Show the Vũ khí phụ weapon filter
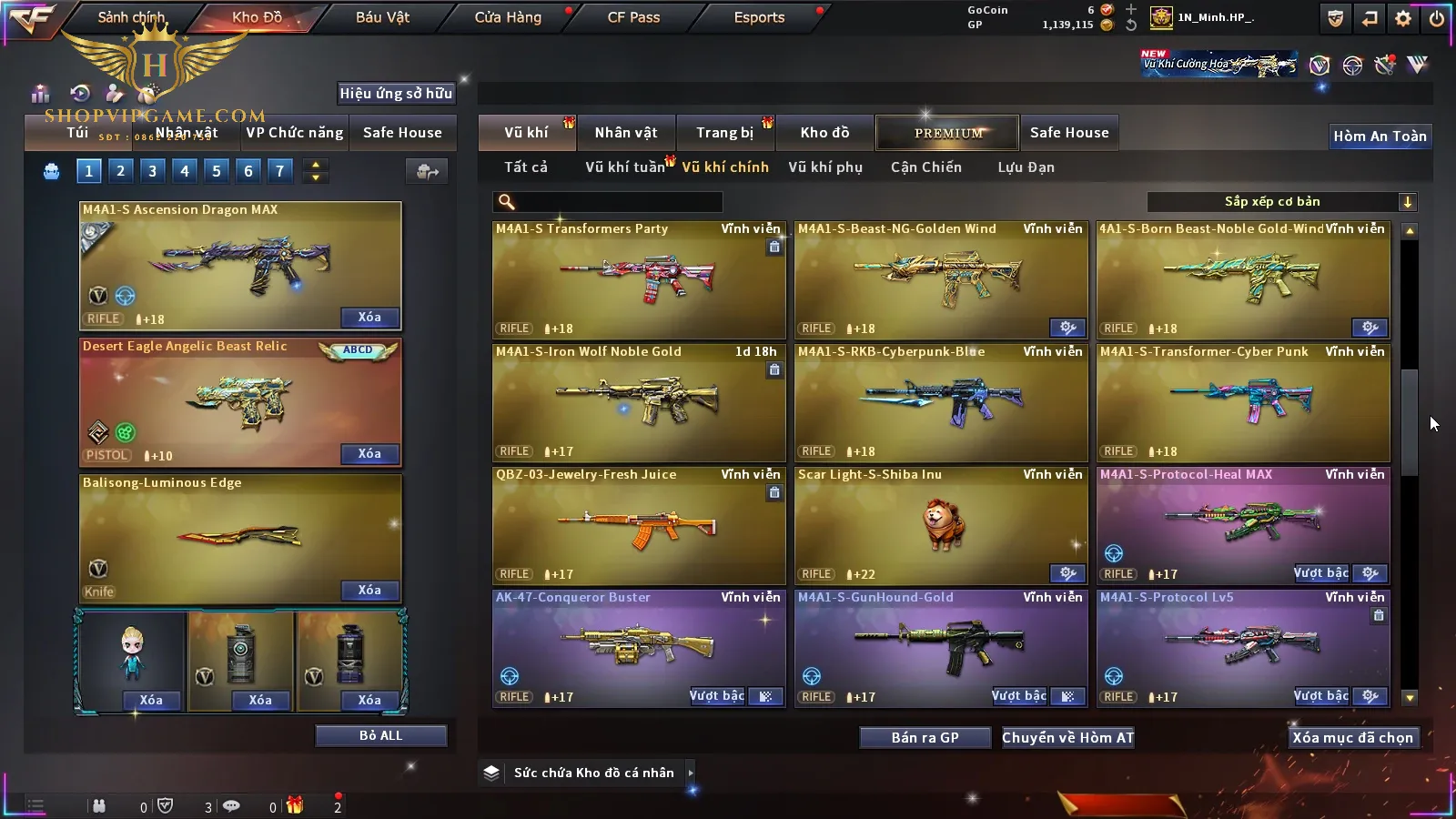 [x=824, y=167]
